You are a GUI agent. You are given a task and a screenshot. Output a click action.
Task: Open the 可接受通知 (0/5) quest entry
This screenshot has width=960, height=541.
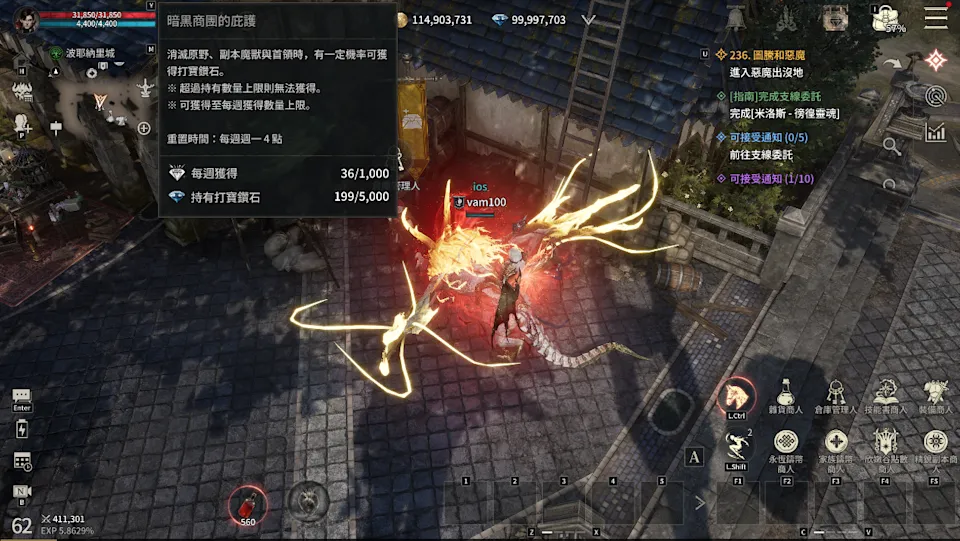click(768, 137)
